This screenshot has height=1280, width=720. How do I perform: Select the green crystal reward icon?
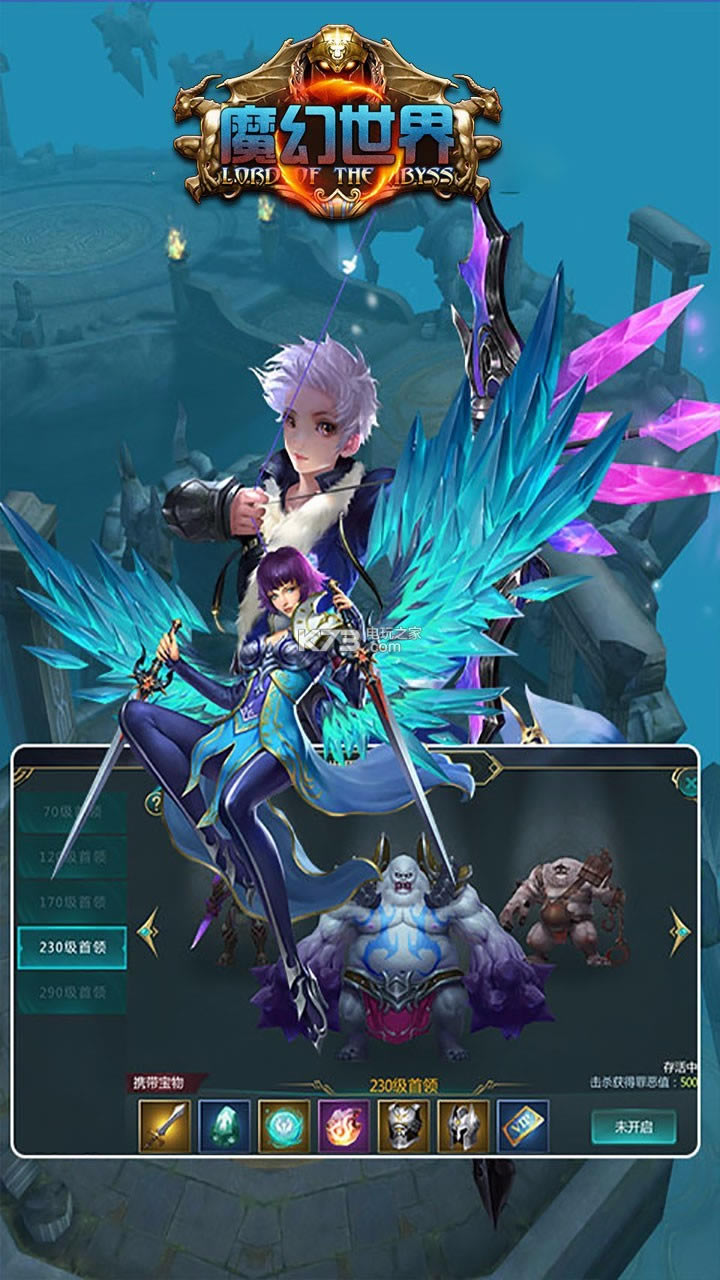pyautogui.click(x=224, y=1126)
